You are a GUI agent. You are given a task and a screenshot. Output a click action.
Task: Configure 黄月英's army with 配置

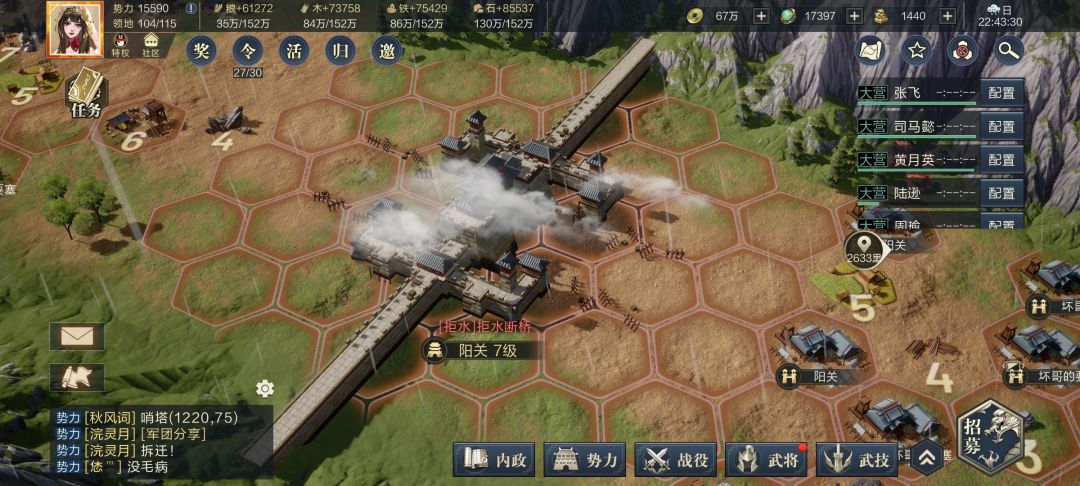pos(1001,159)
